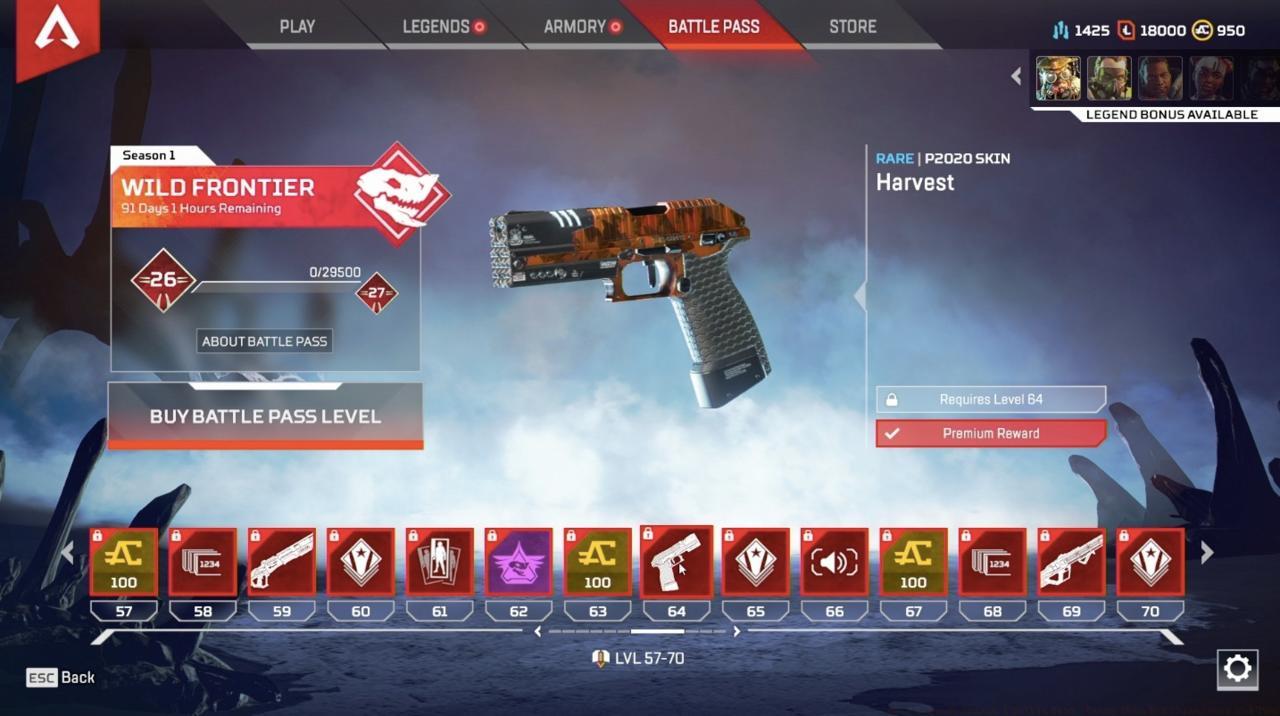
Task: Switch to the Play tab
Action: click(x=297, y=27)
